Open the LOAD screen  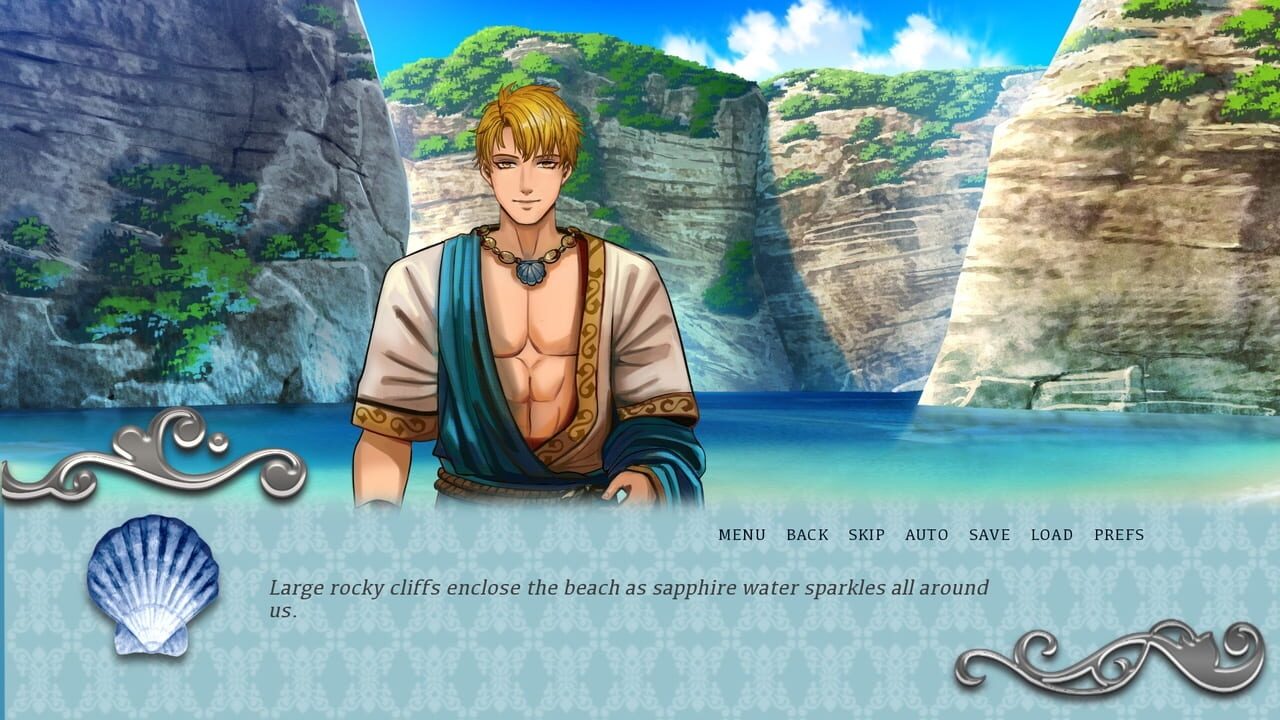point(1046,535)
